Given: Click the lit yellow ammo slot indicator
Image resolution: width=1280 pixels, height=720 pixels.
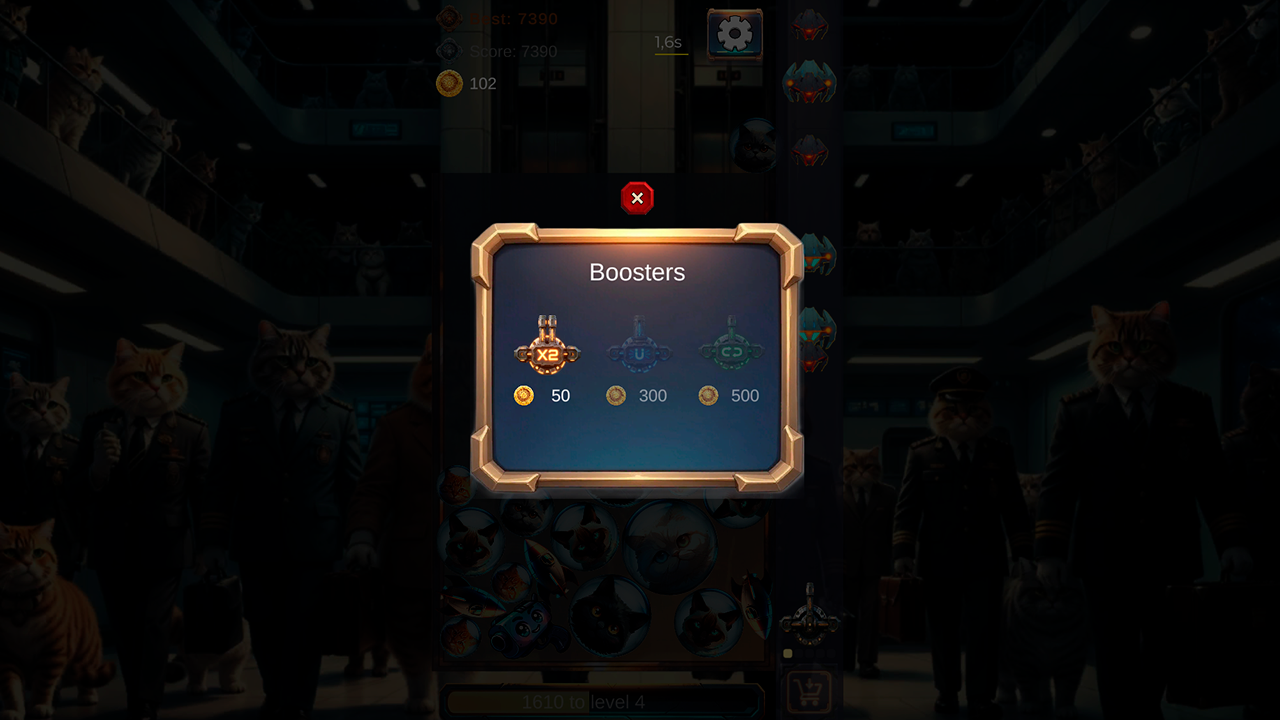Looking at the screenshot, I should tap(788, 653).
